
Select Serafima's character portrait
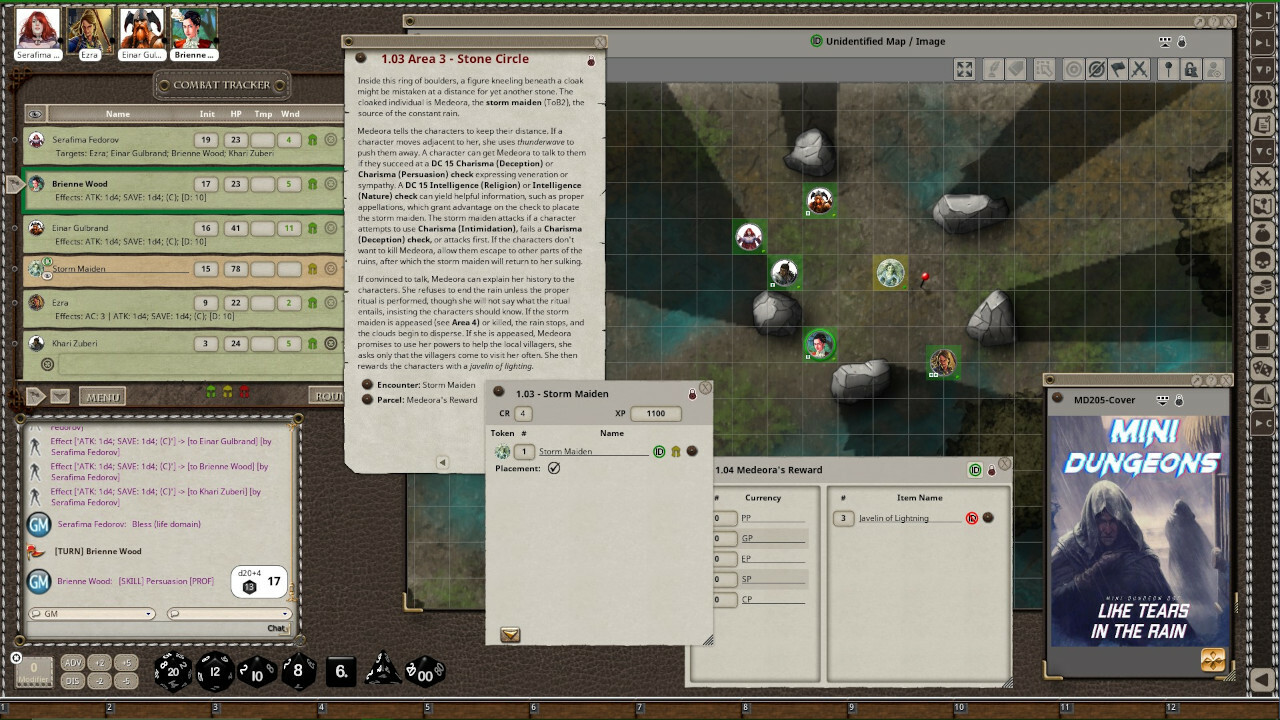[x=38, y=29]
